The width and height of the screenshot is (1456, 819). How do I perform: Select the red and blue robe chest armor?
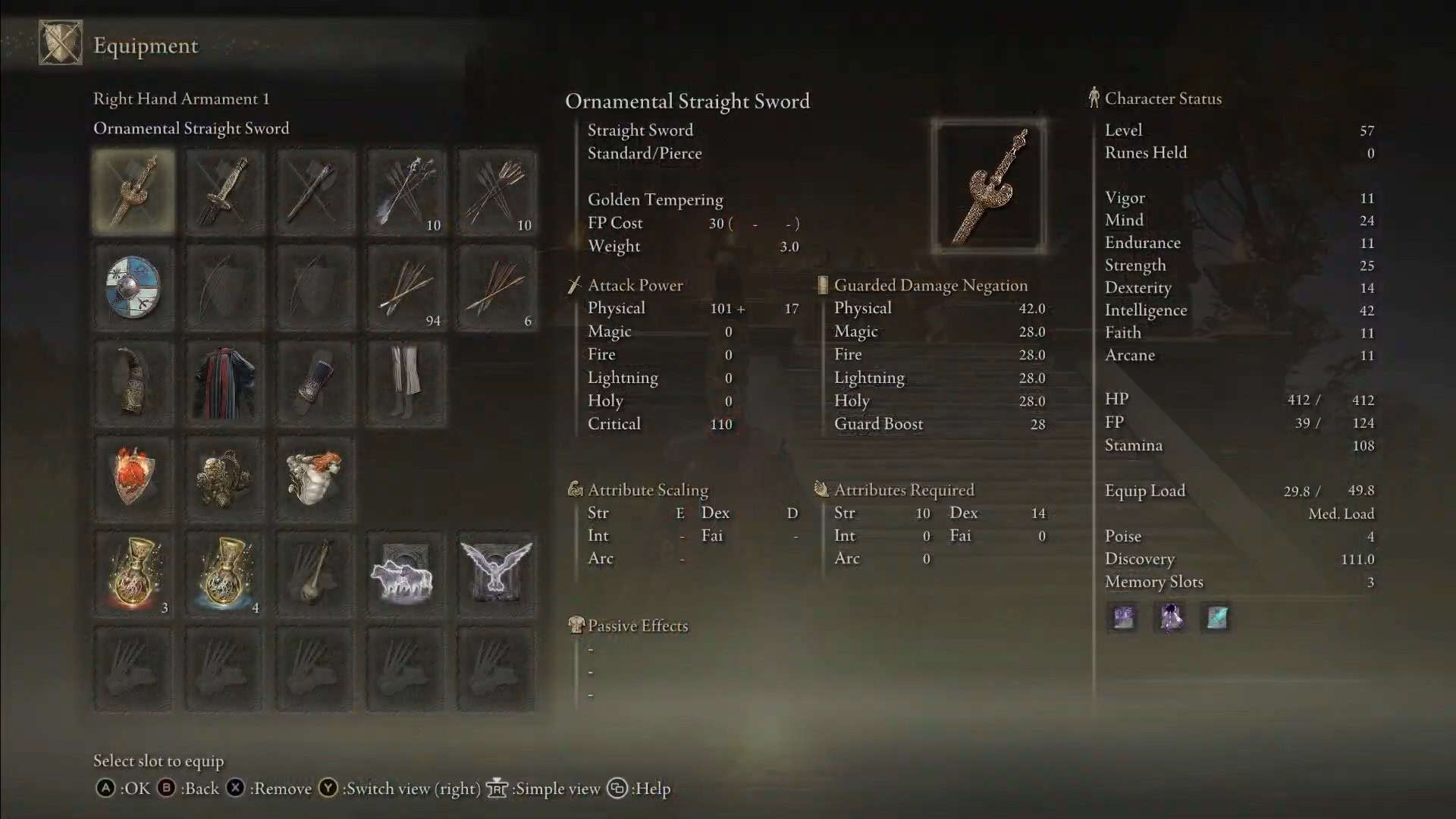[224, 383]
